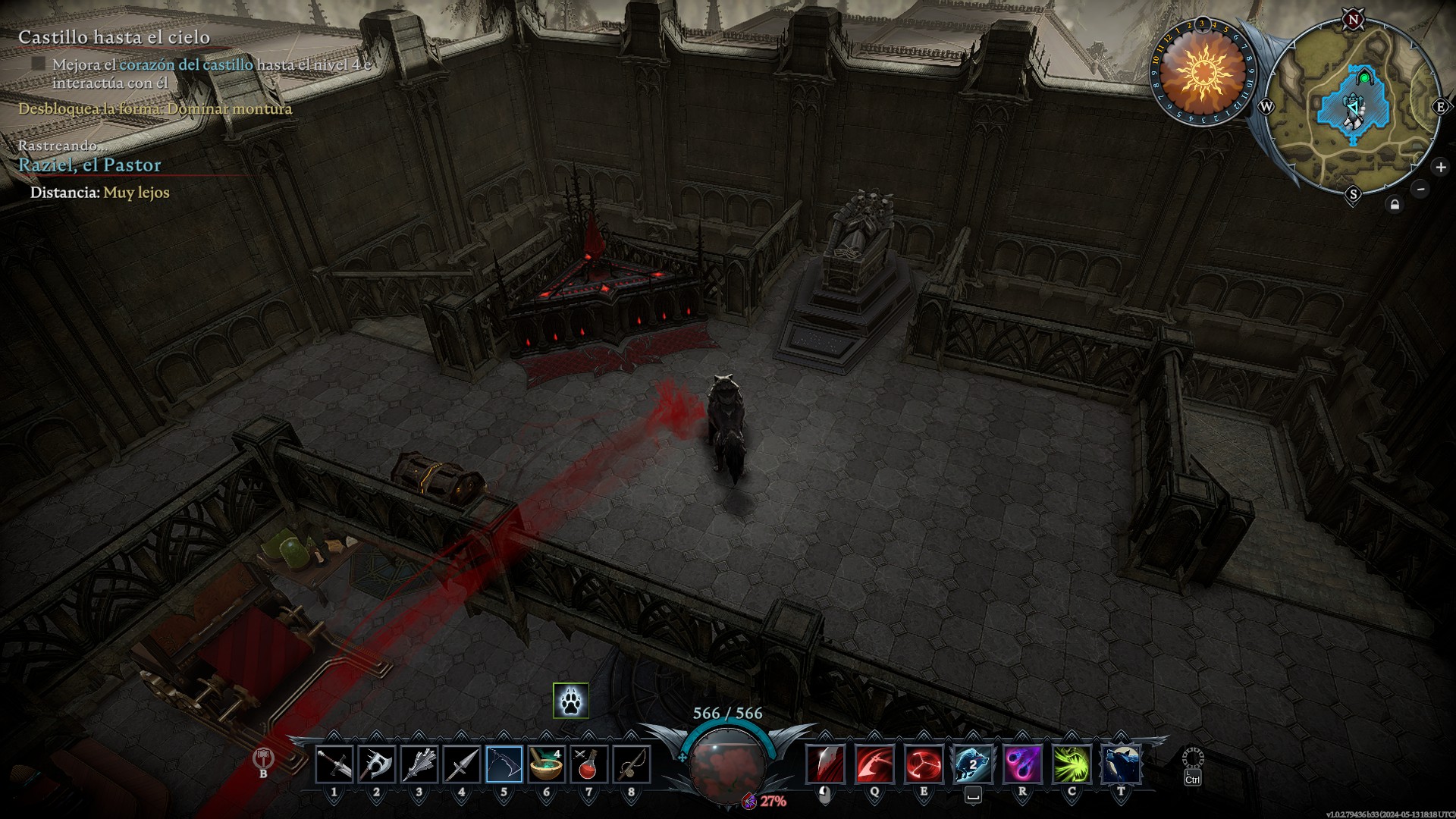This screenshot has width=1456, height=819.
Task: Pick the highlighted reaper scythe slot
Action: pos(504,764)
